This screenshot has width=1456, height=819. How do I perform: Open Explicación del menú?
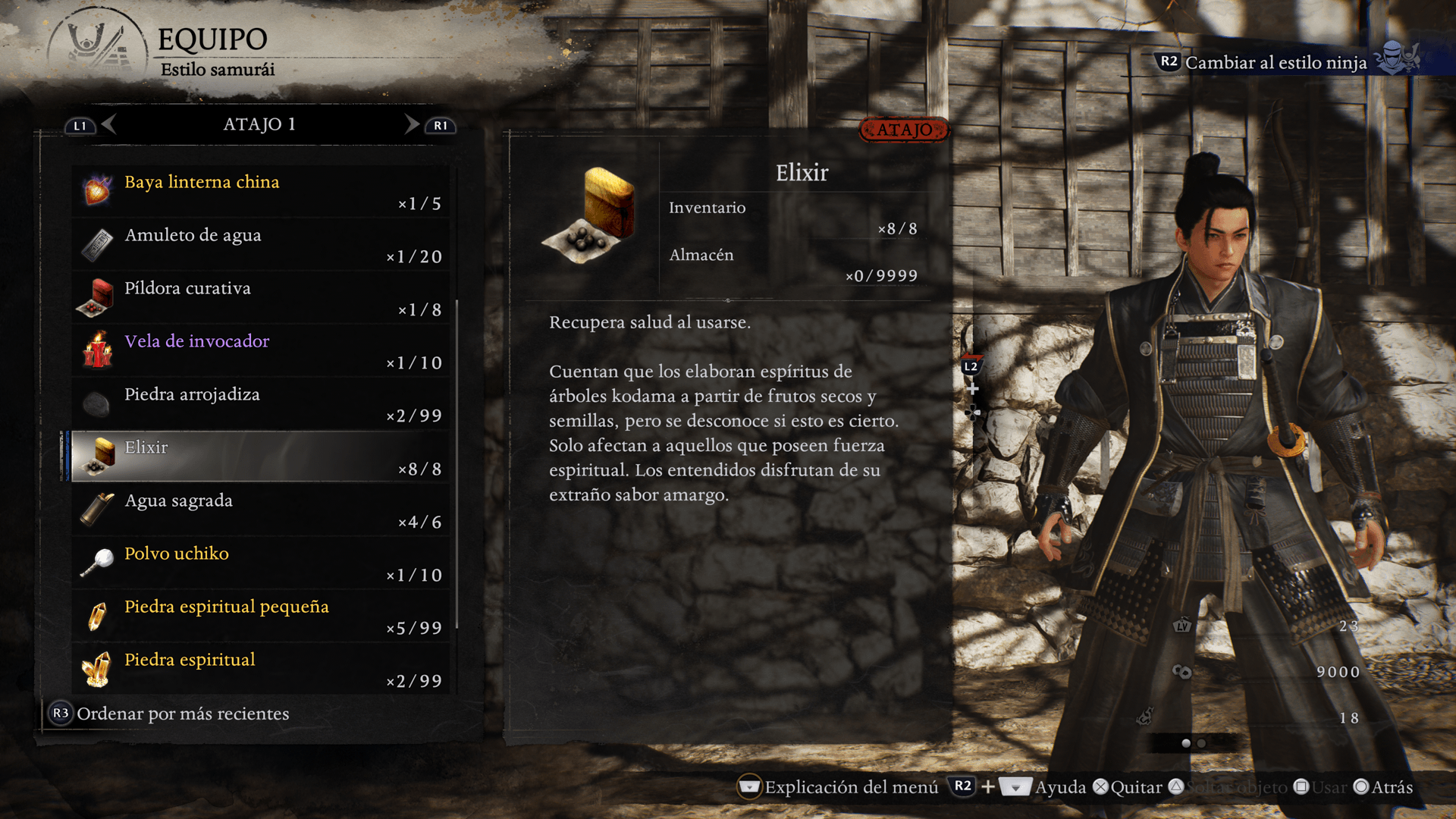(x=851, y=787)
